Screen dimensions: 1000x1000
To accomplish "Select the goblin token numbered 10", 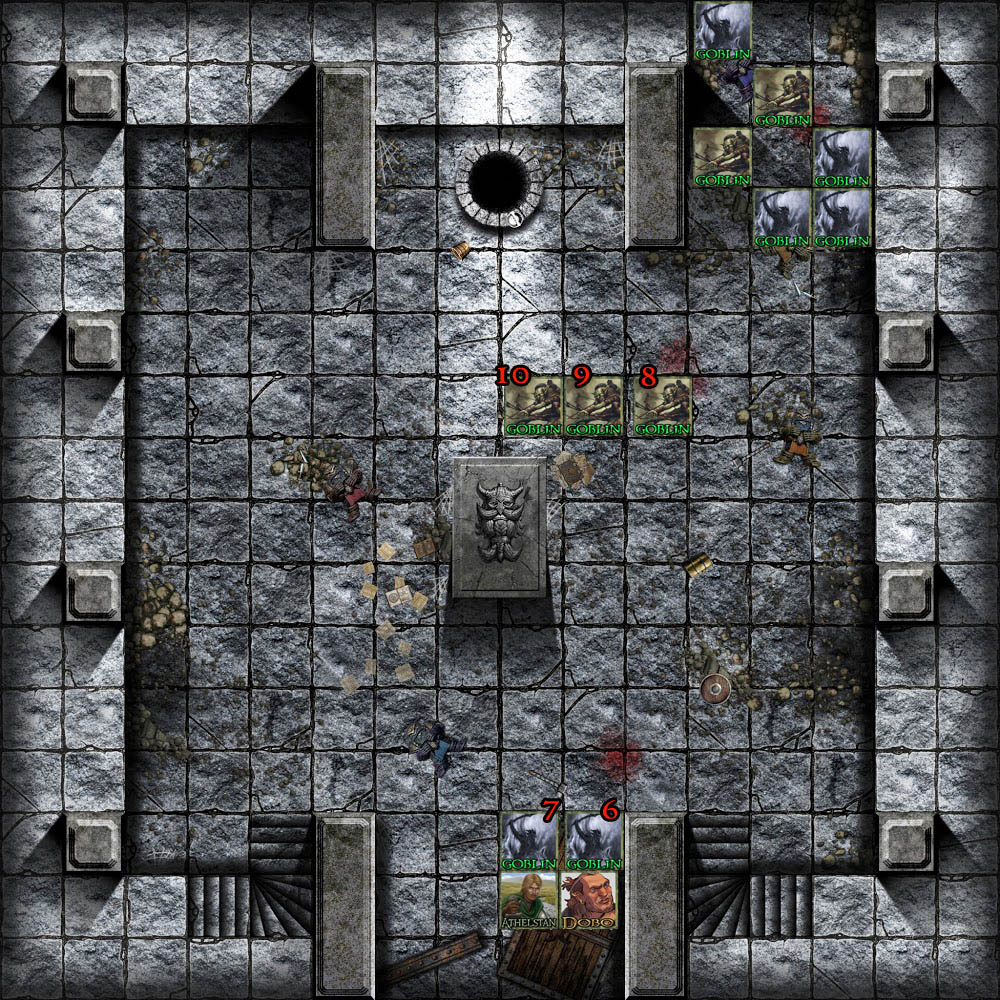I will click(x=532, y=406).
